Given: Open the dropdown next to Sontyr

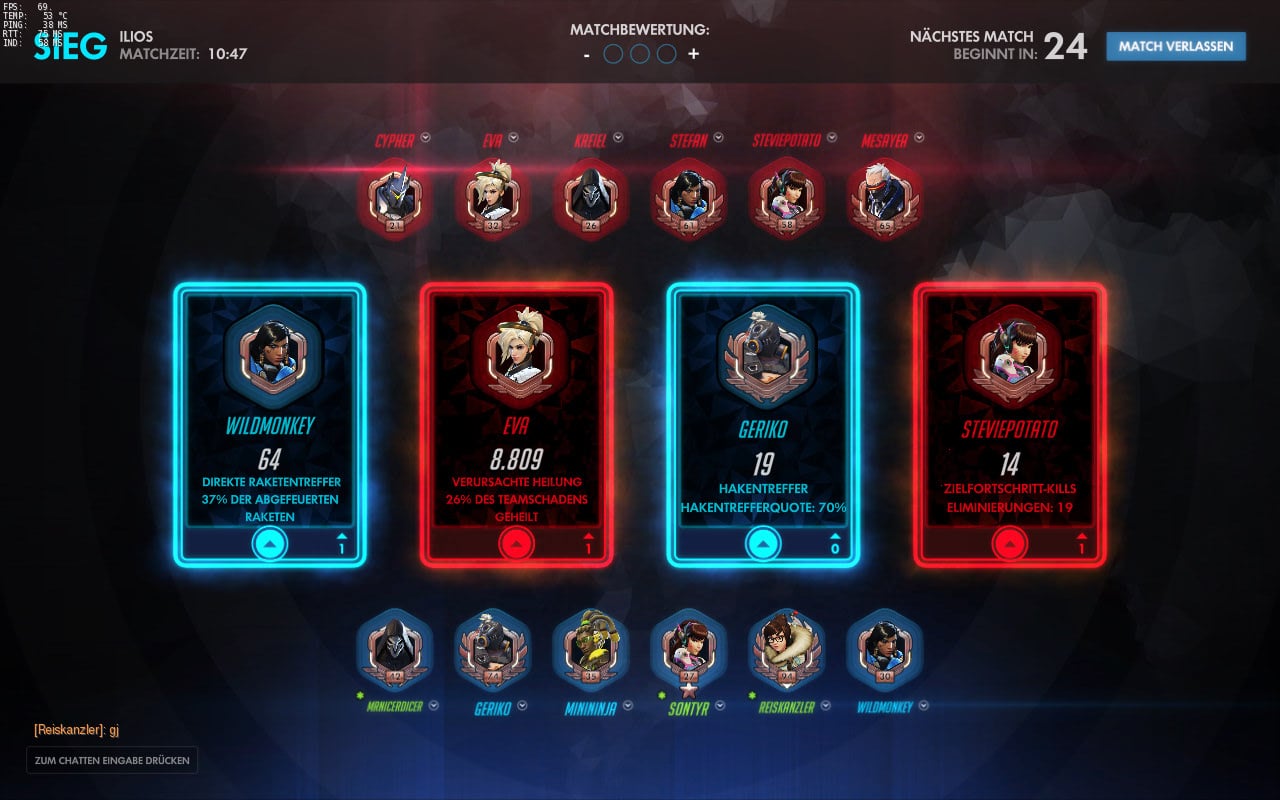Looking at the screenshot, I should point(720,705).
